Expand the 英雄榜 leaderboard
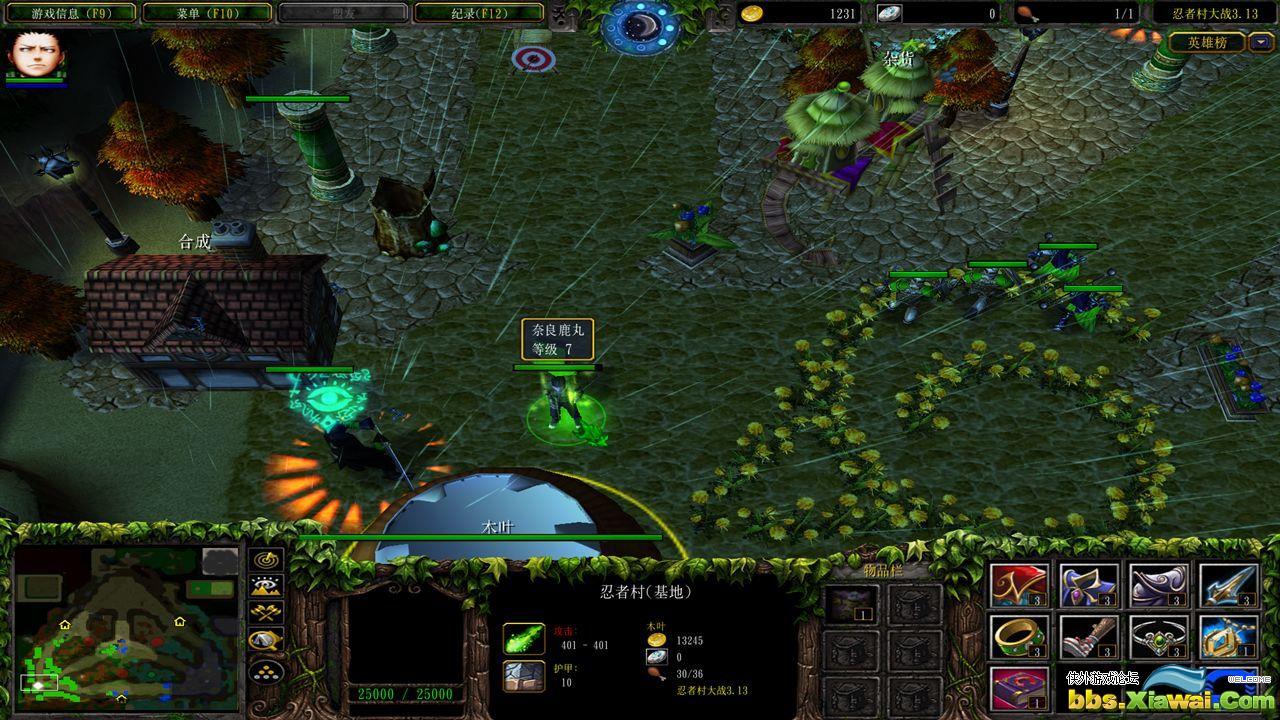1280x720 pixels. [x=1208, y=42]
